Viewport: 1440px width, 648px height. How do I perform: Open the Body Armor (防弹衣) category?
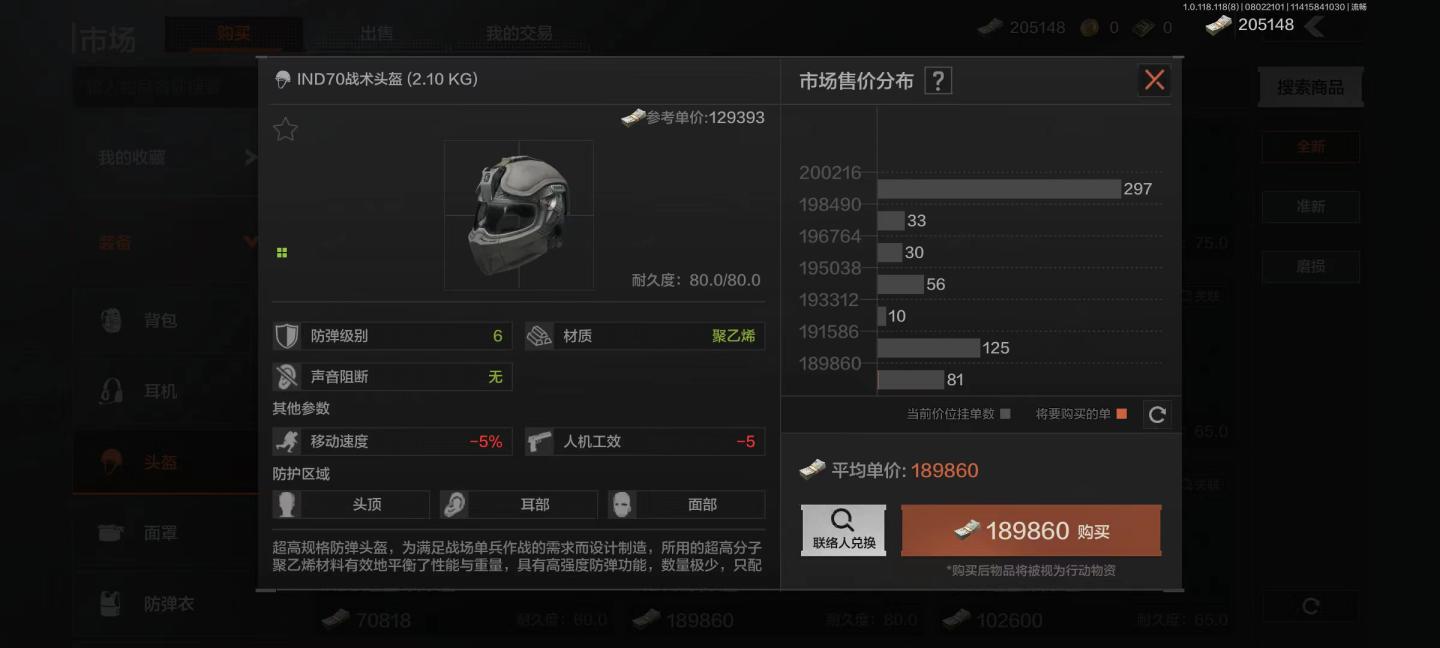[x=168, y=604]
